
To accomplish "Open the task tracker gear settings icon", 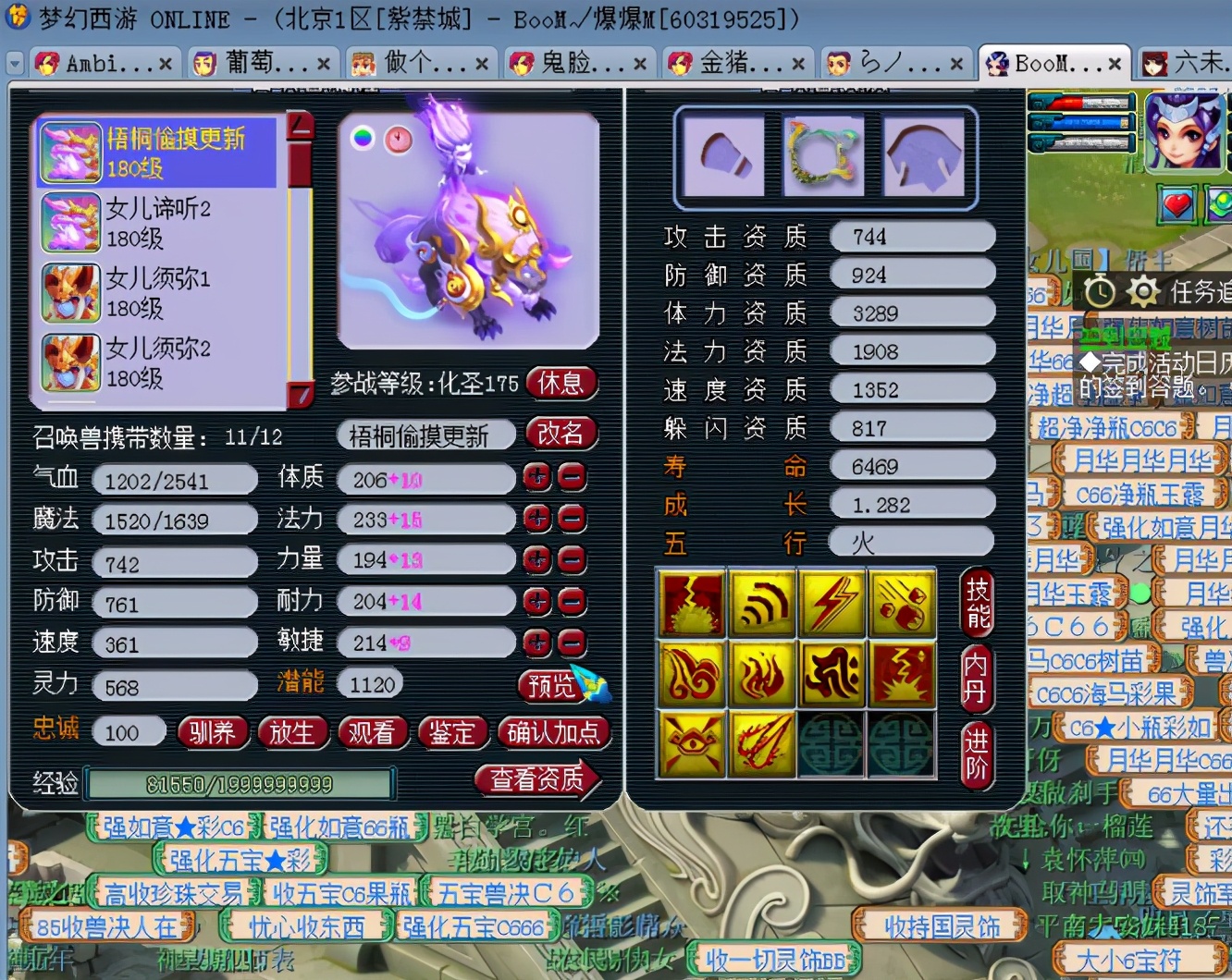I will [x=1143, y=290].
